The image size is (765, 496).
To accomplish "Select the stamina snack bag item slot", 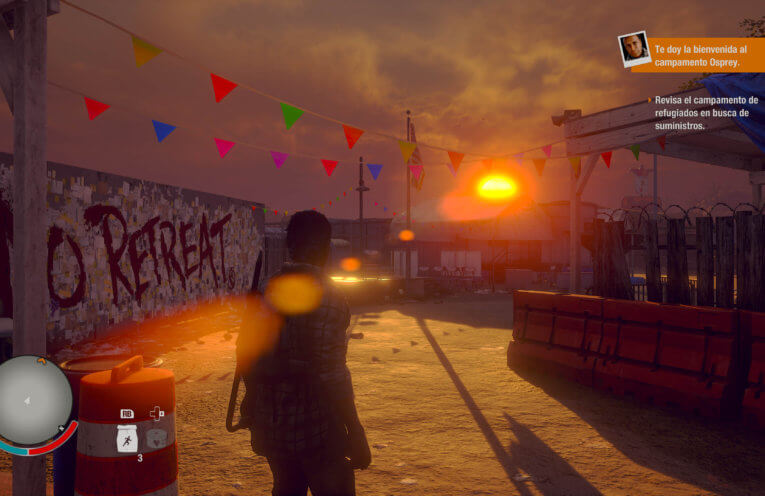I will tap(127, 438).
